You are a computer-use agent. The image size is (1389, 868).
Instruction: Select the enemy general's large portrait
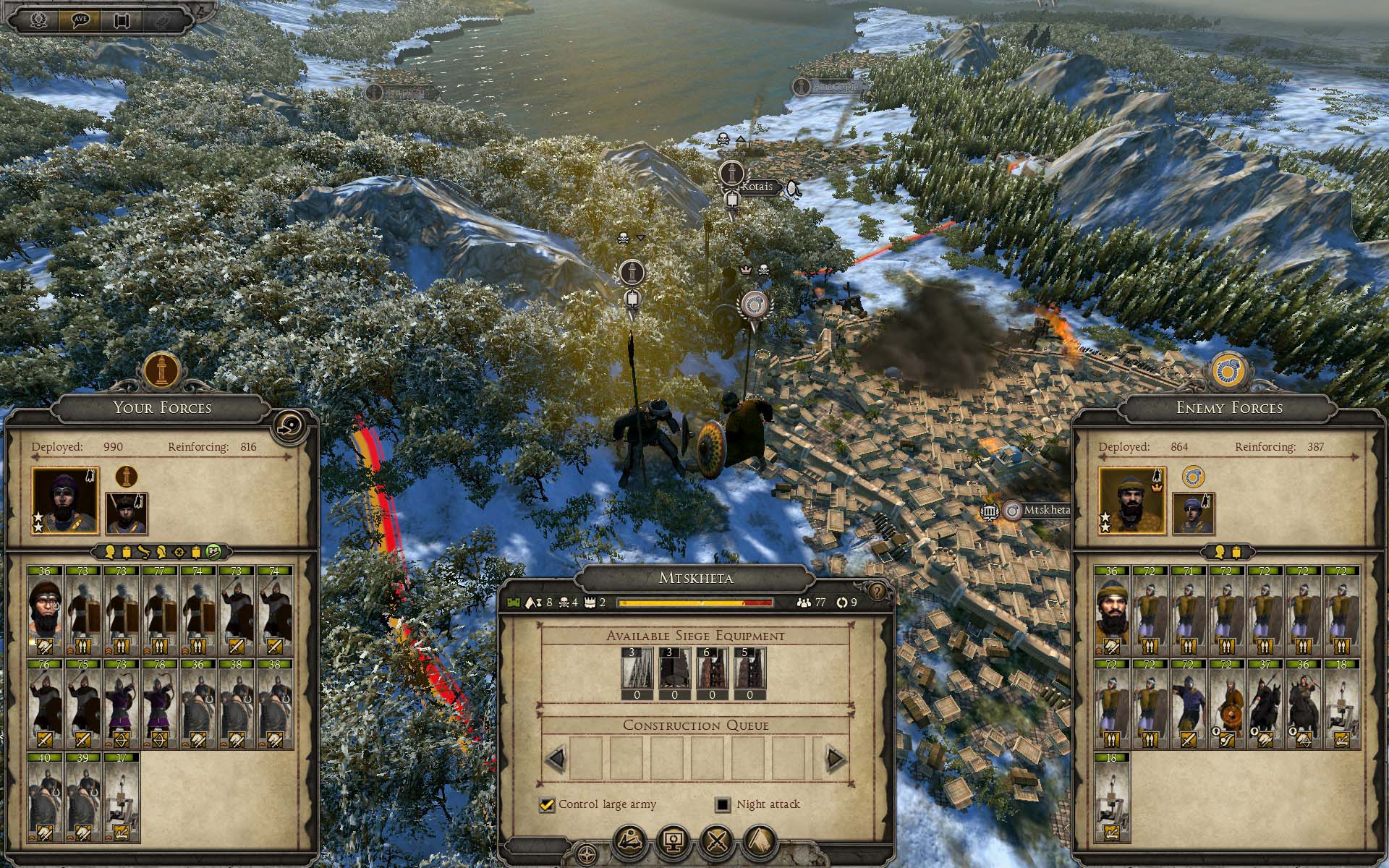pyautogui.click(x=1132, y=501)
